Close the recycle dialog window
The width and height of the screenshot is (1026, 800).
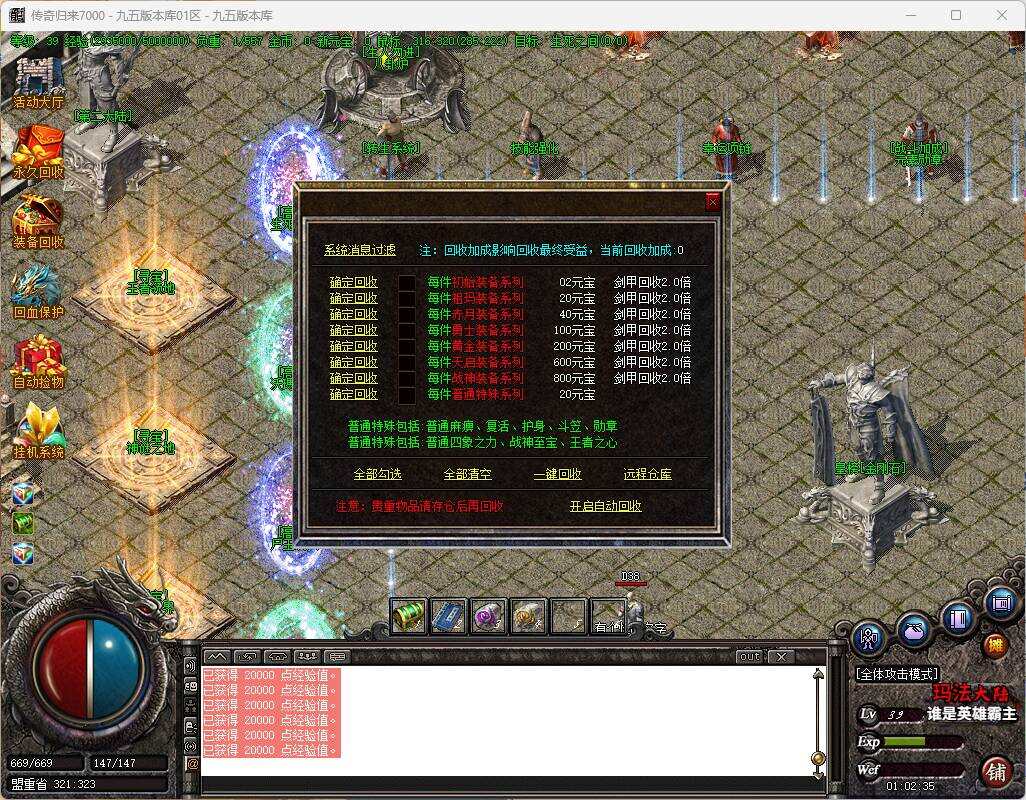click(x=713, y=202)
